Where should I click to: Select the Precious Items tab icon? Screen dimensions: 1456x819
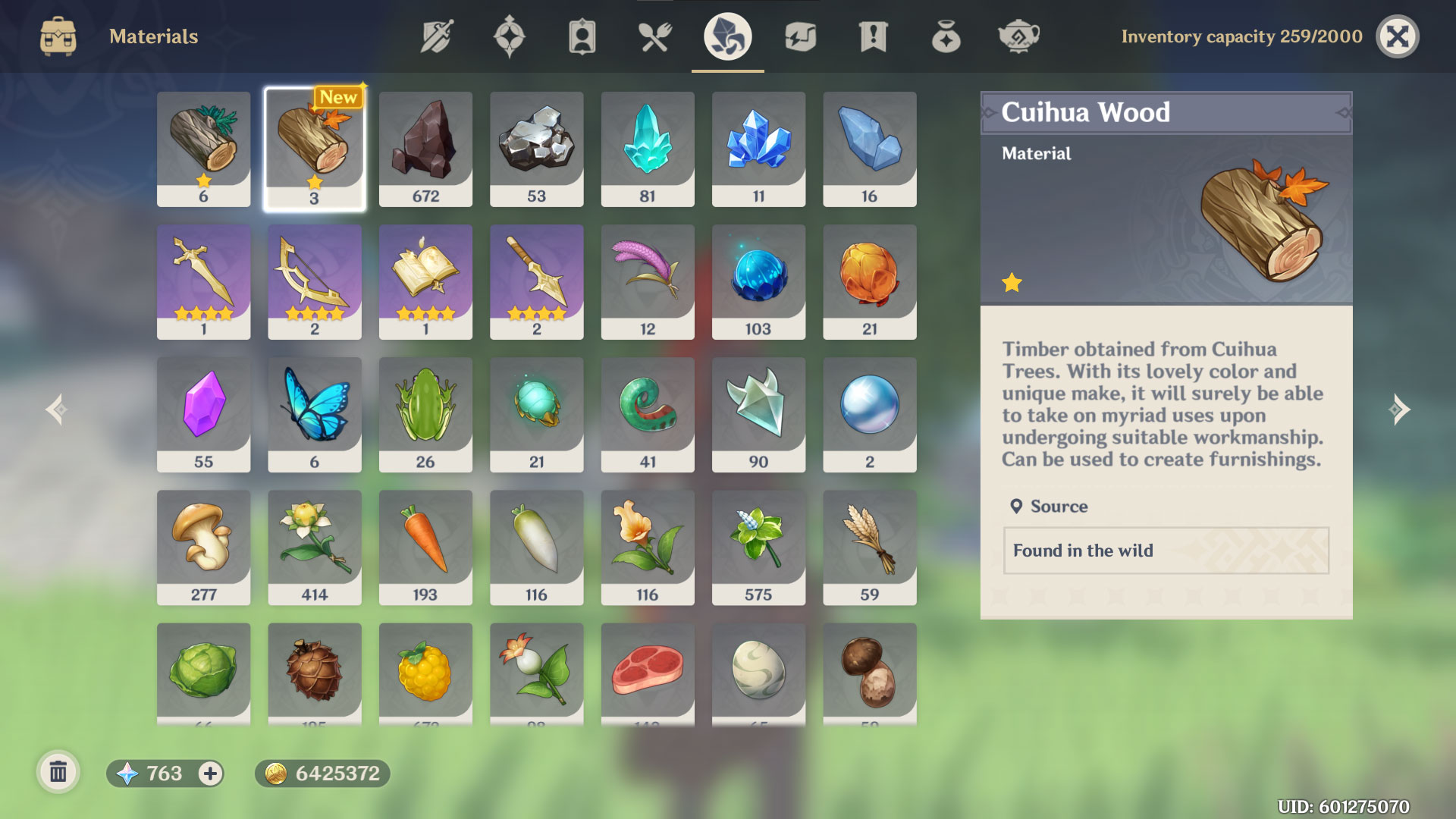tap(945, 36)
